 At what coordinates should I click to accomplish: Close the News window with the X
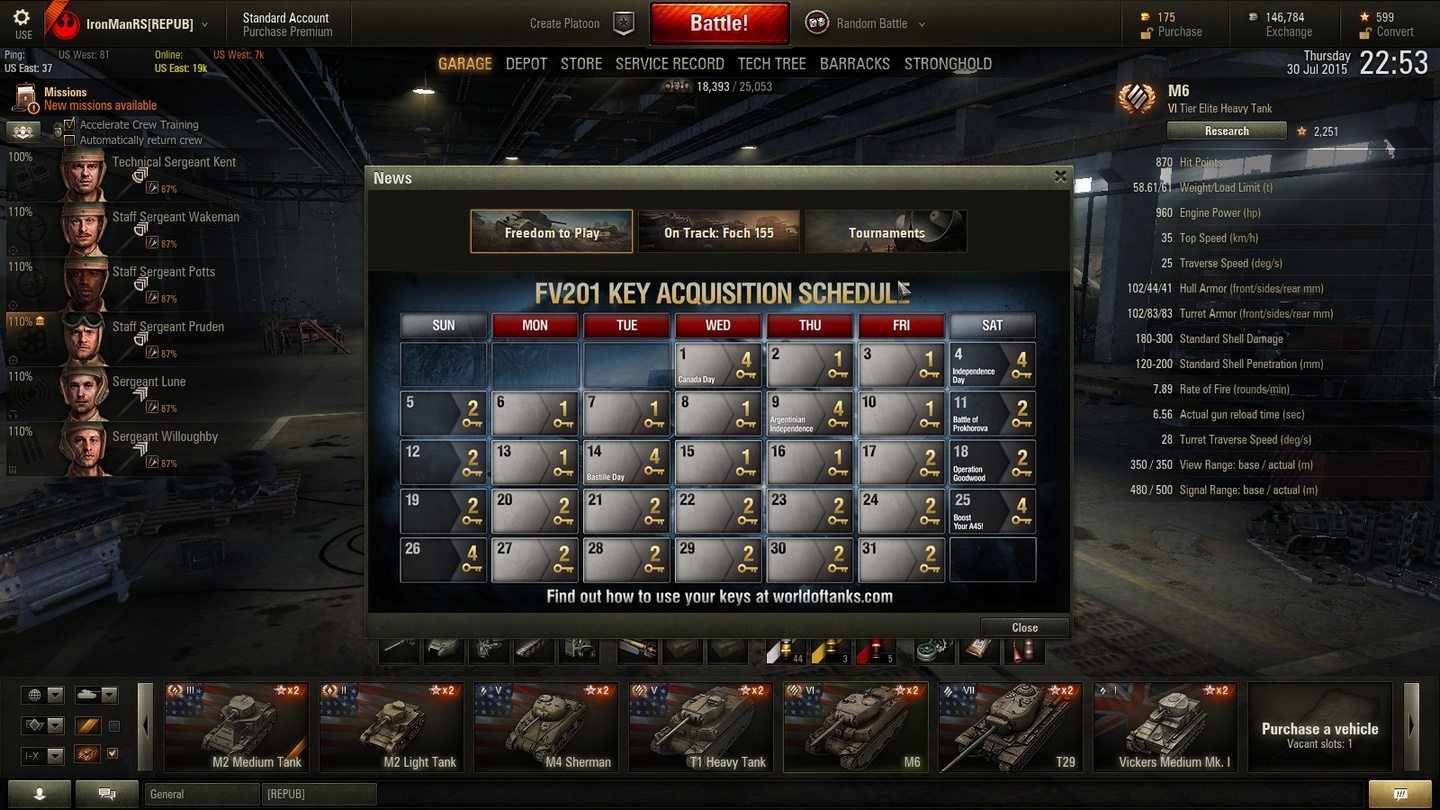click(1060, 177)
